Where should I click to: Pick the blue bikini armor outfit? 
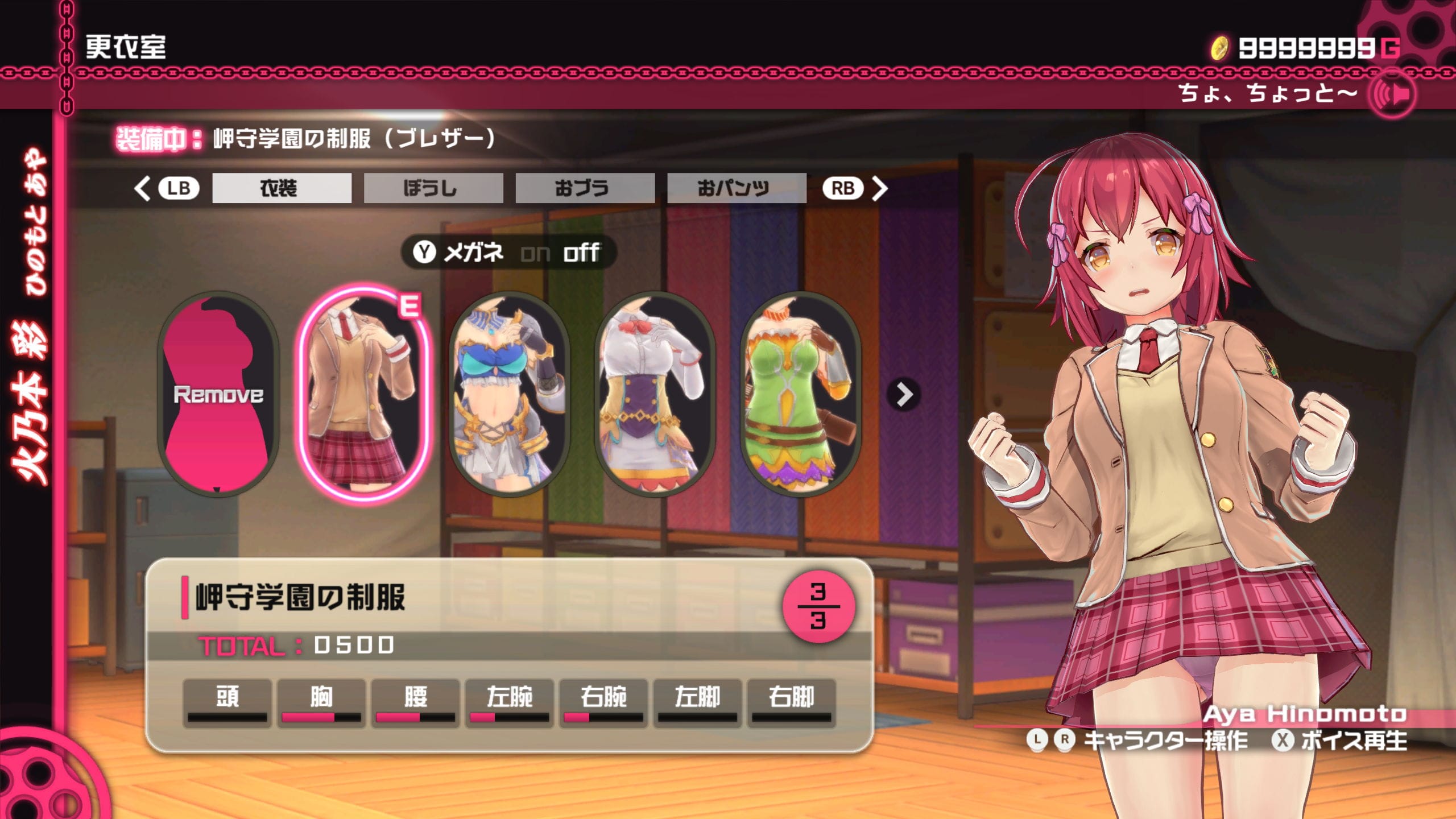[509, 394]
